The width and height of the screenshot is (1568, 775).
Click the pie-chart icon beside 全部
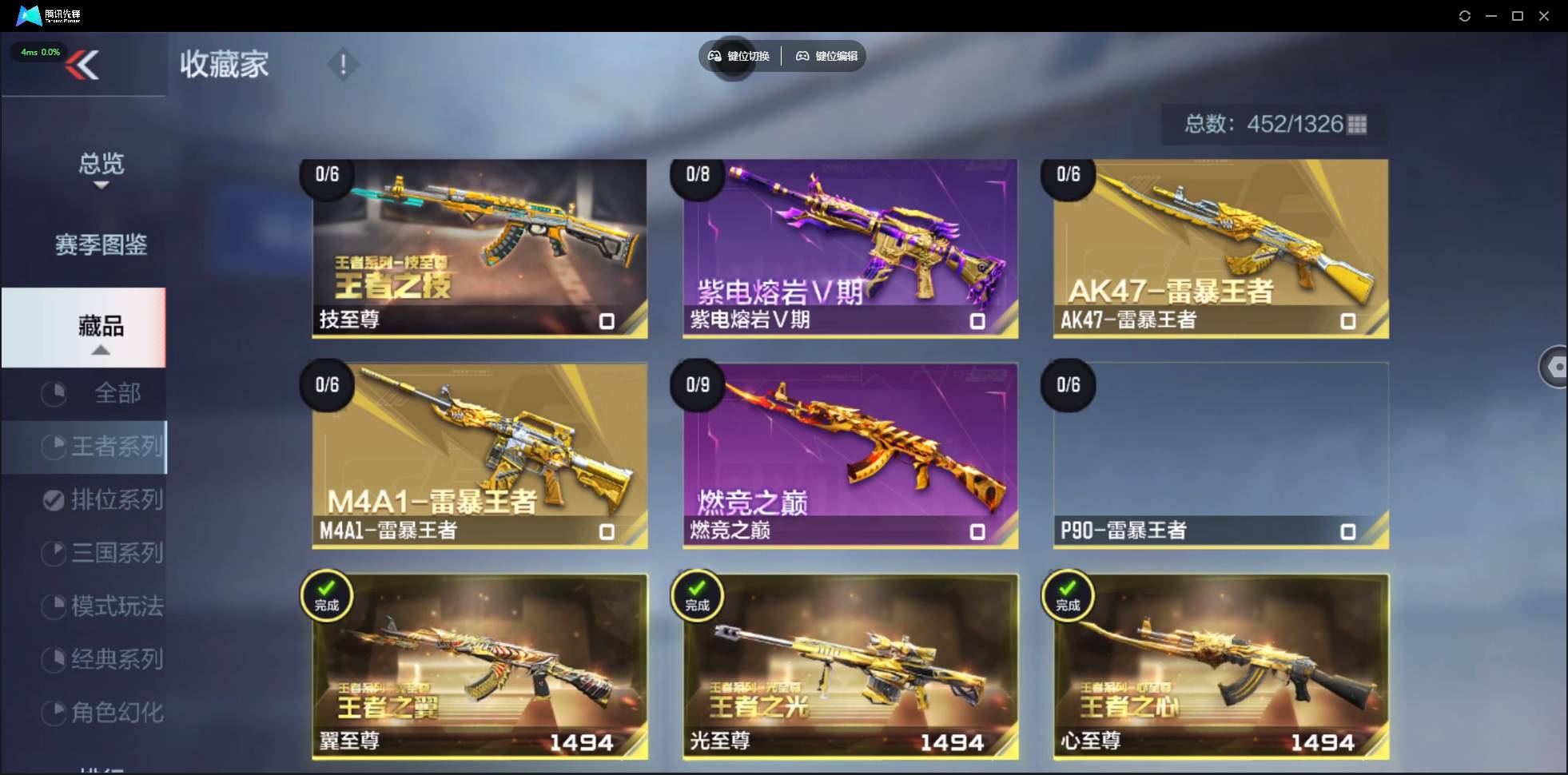click(53, 393)
